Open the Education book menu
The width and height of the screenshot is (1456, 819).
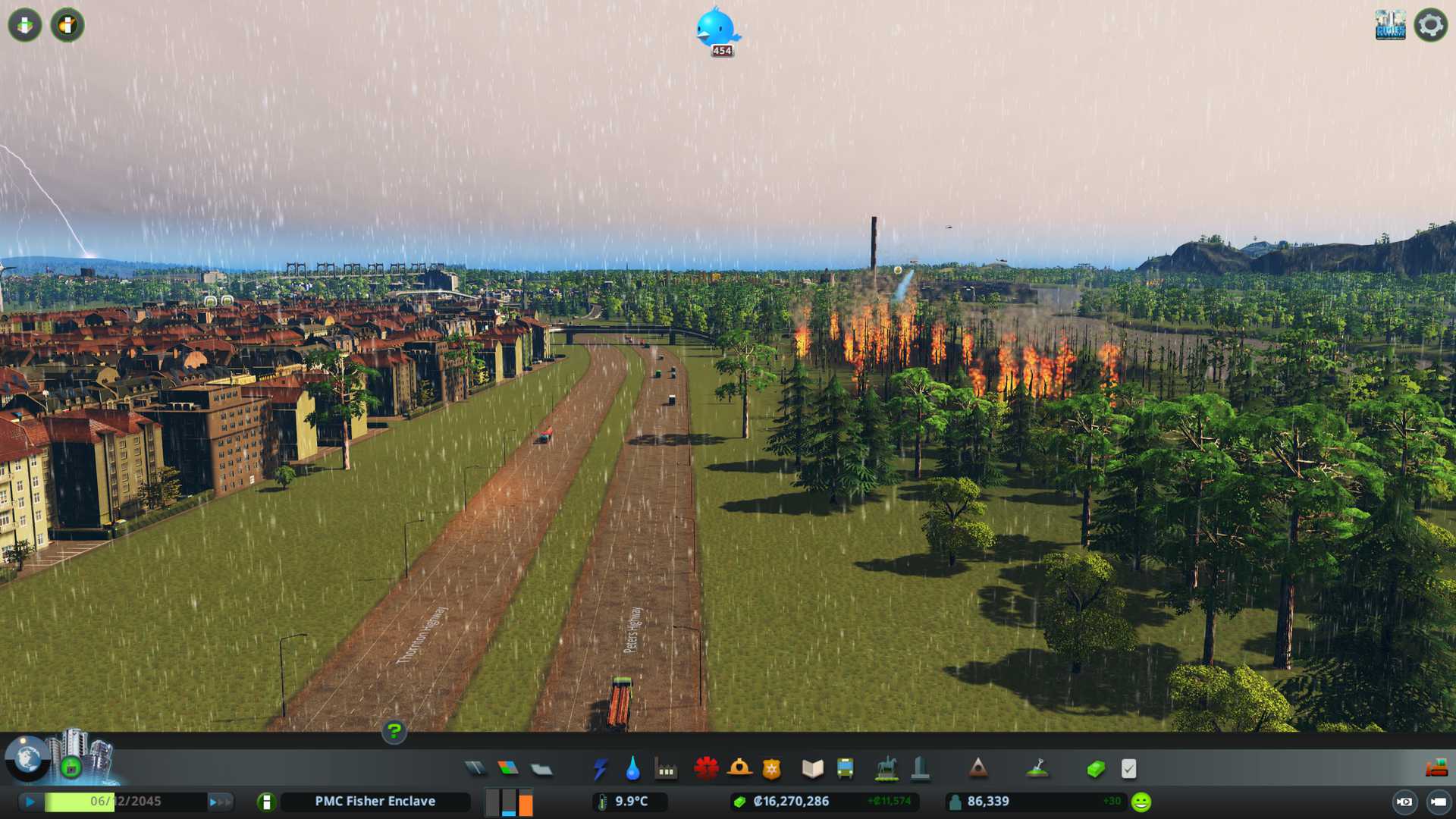click(x=812, y=769)
